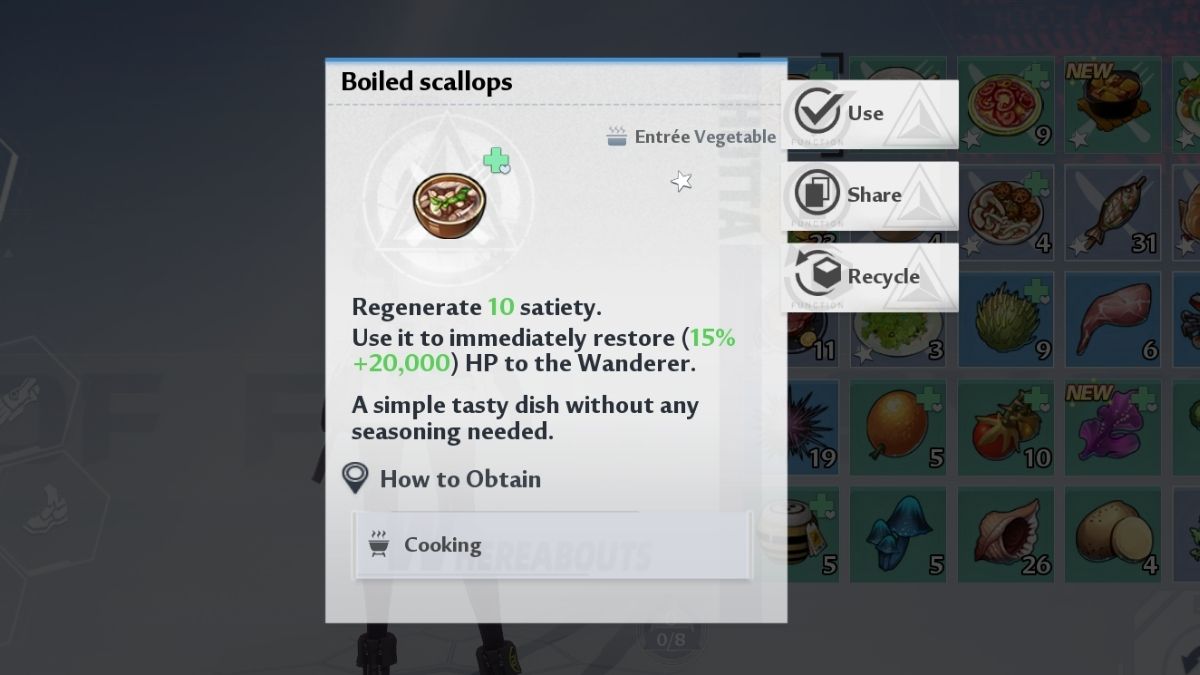Screen dimensions: 1200x675
Task: Select the new purple flower item
Action: [x=1112, y=427]
